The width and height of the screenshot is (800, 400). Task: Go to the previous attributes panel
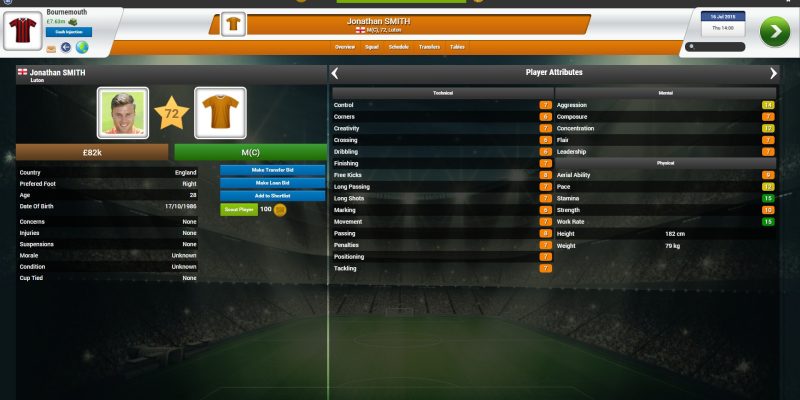tap(335, 73)
